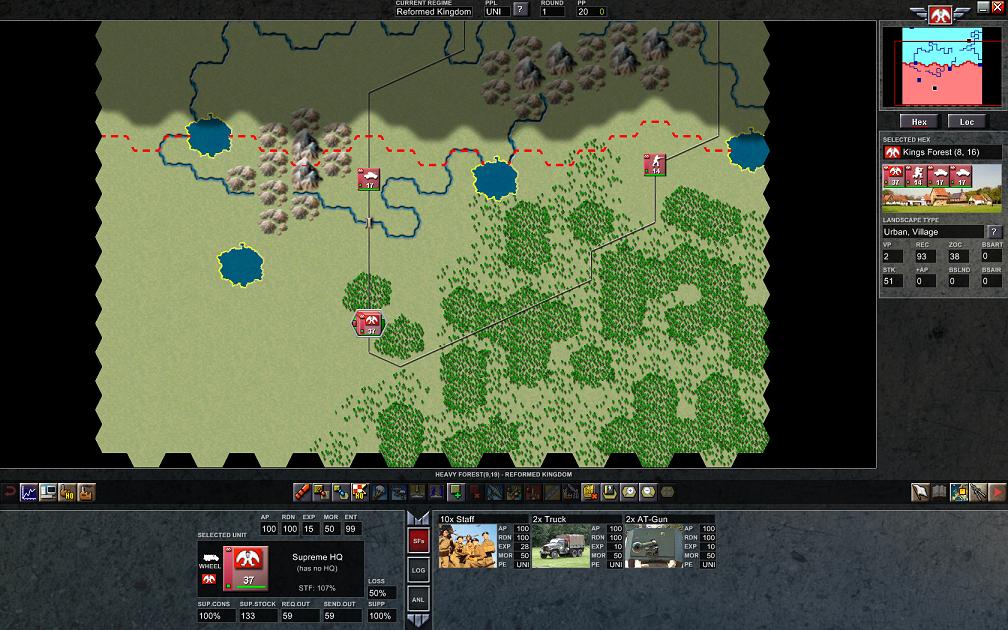Select the Supreme HQ unit counter in panel
1008x630 pixels.
click(243, 567)
